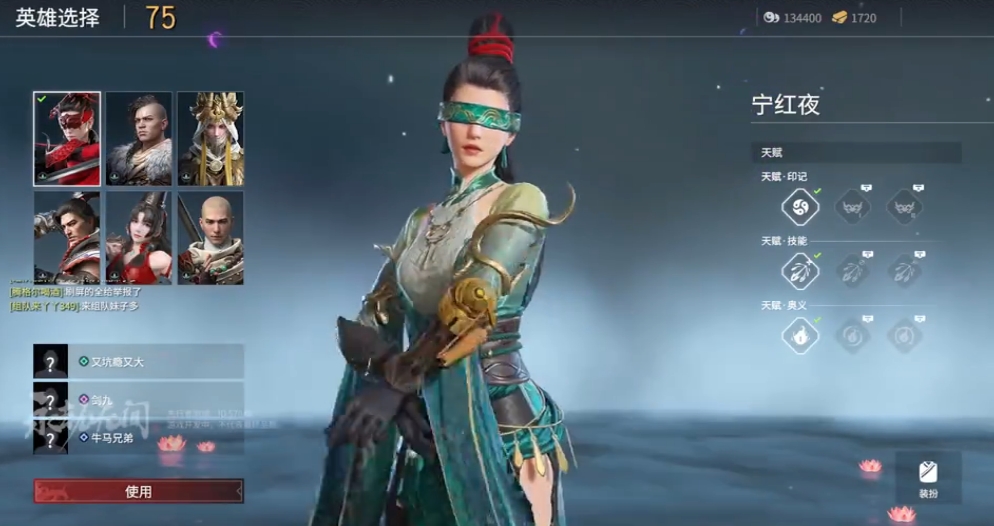Open the 装扮 outfit button

point(927,476)
